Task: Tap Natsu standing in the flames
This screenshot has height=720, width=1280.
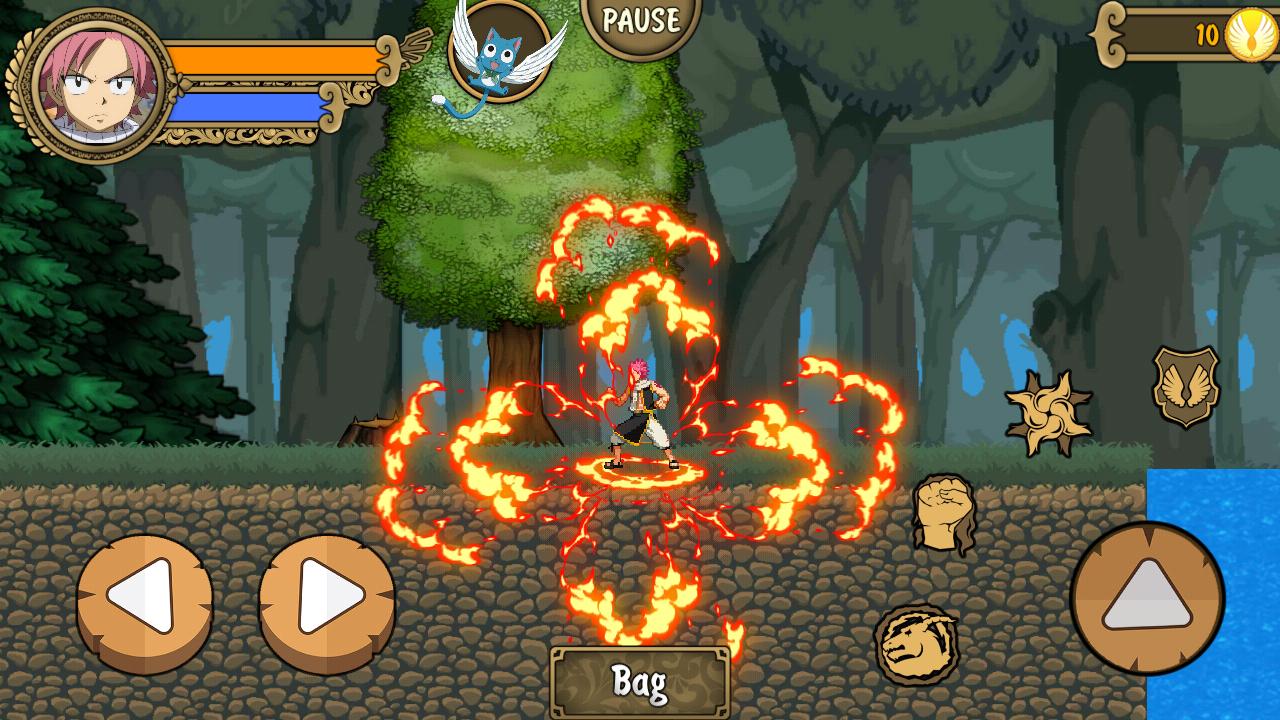Action: pyautogui.click(x=640, y=410)
